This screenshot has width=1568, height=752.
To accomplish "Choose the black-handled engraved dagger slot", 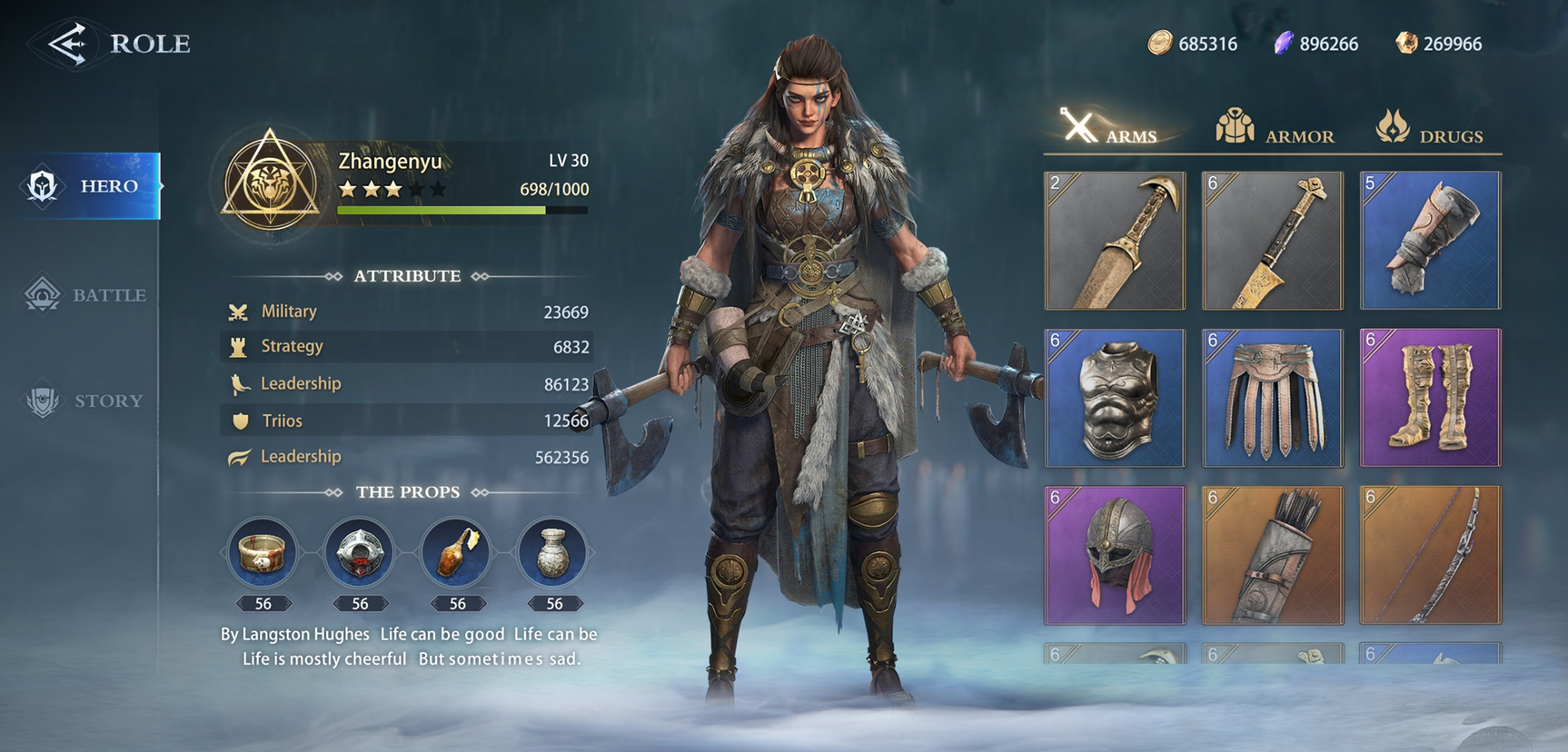I will coord(1272,241).
